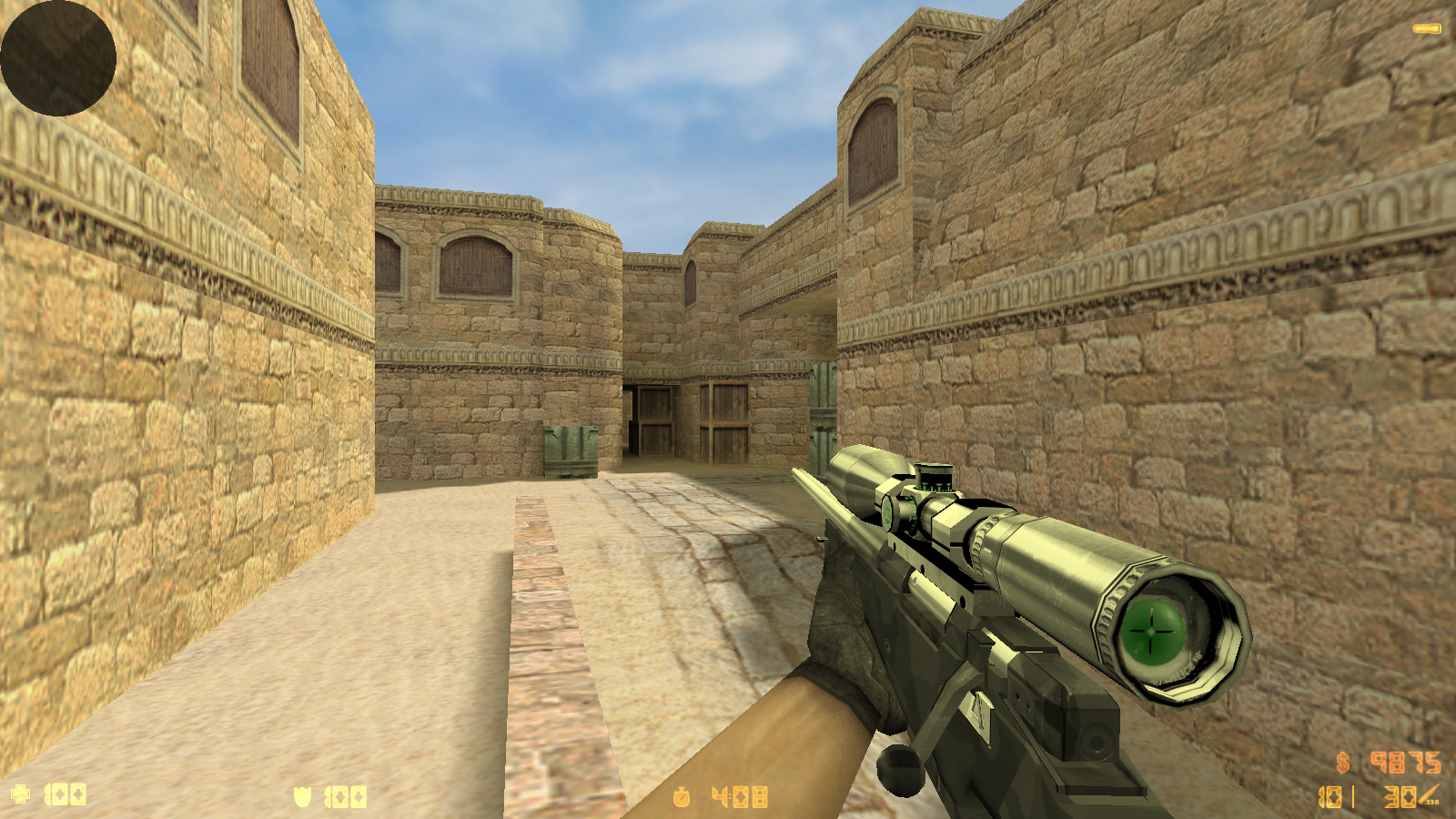Click the armor shield icon

point(301,794)
